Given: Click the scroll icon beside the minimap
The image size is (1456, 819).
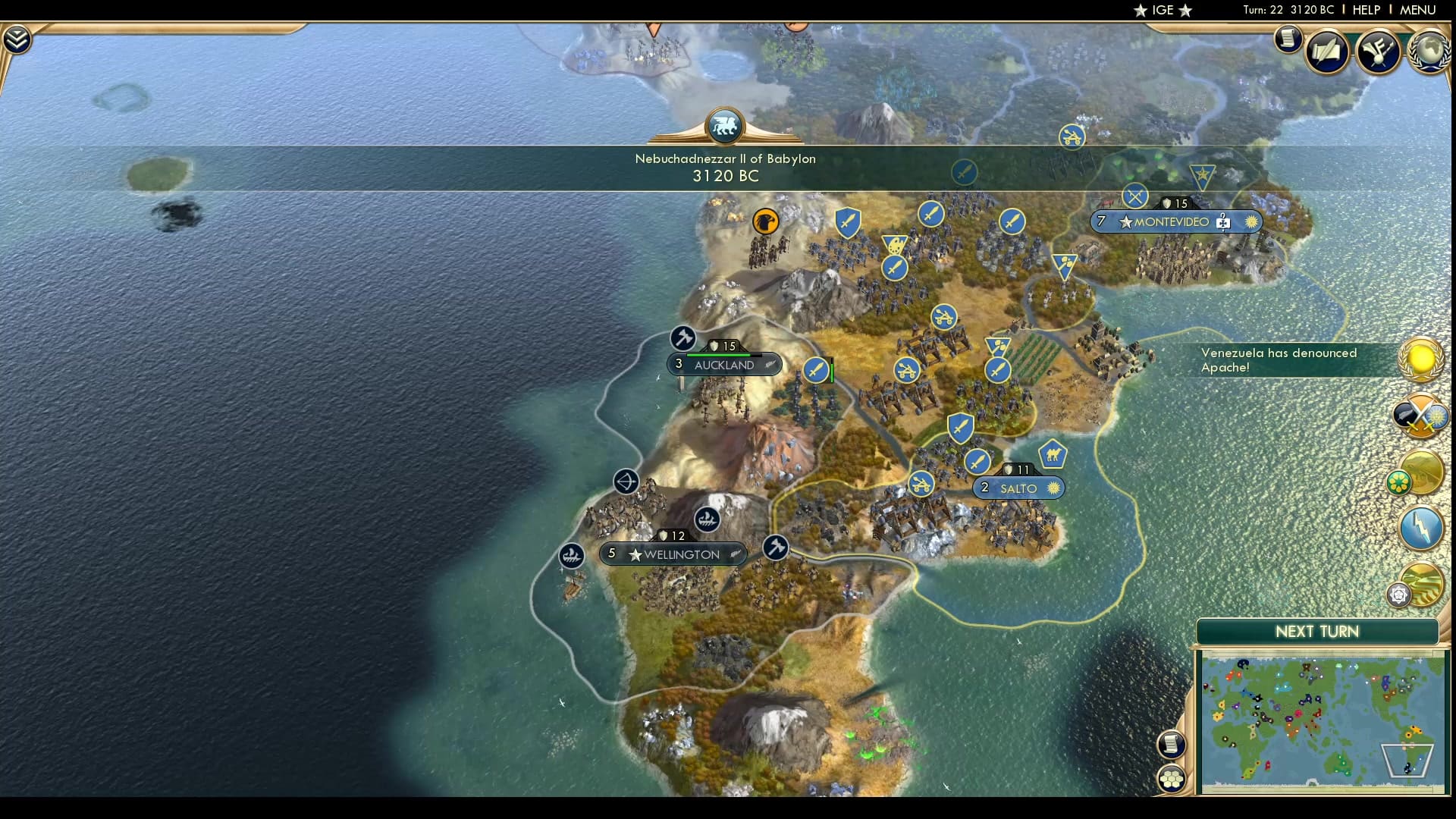Looking at the screenshot, I should 1173,745.
